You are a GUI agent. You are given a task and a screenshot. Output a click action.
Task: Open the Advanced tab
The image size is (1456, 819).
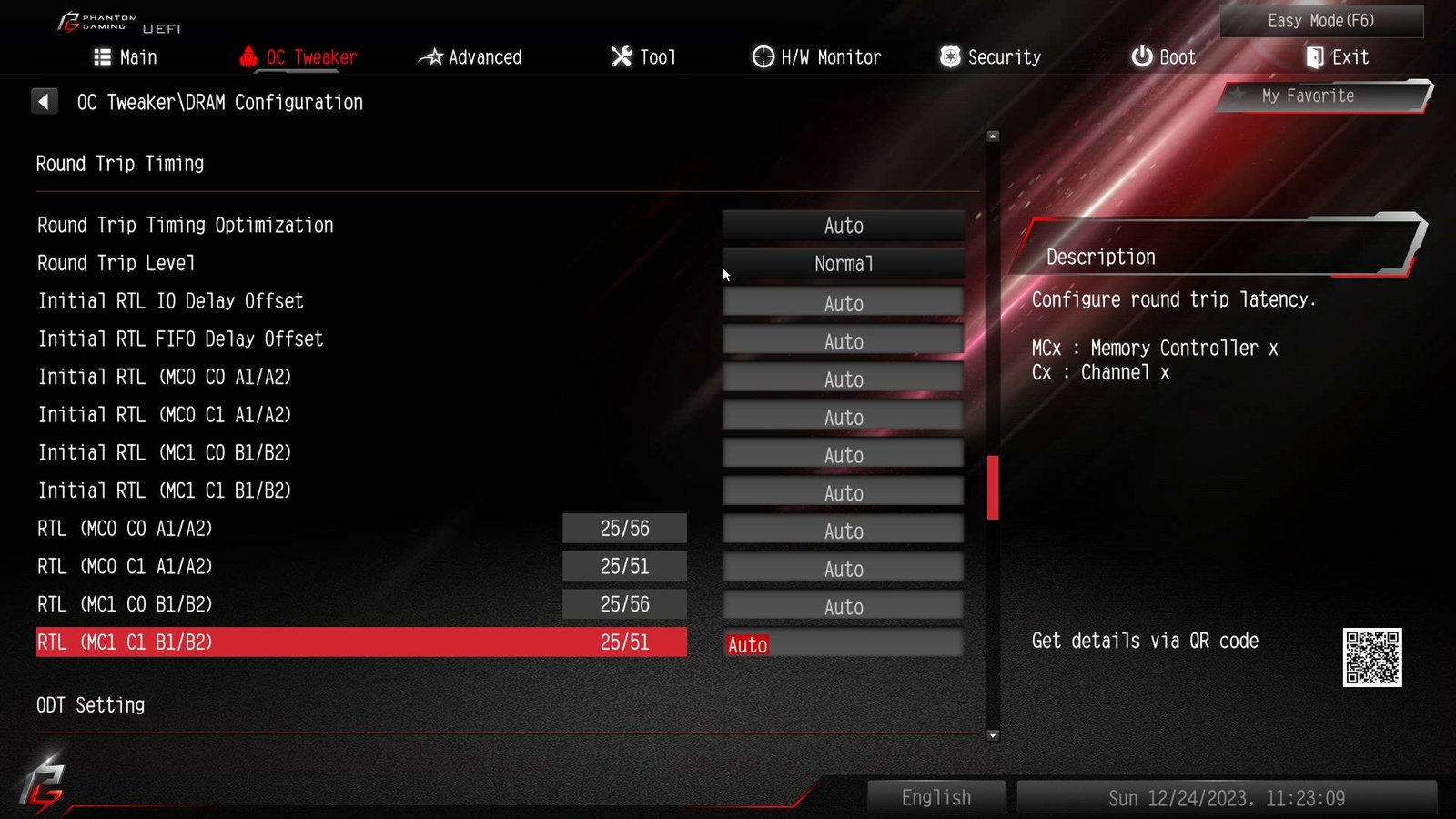point(470,57)
